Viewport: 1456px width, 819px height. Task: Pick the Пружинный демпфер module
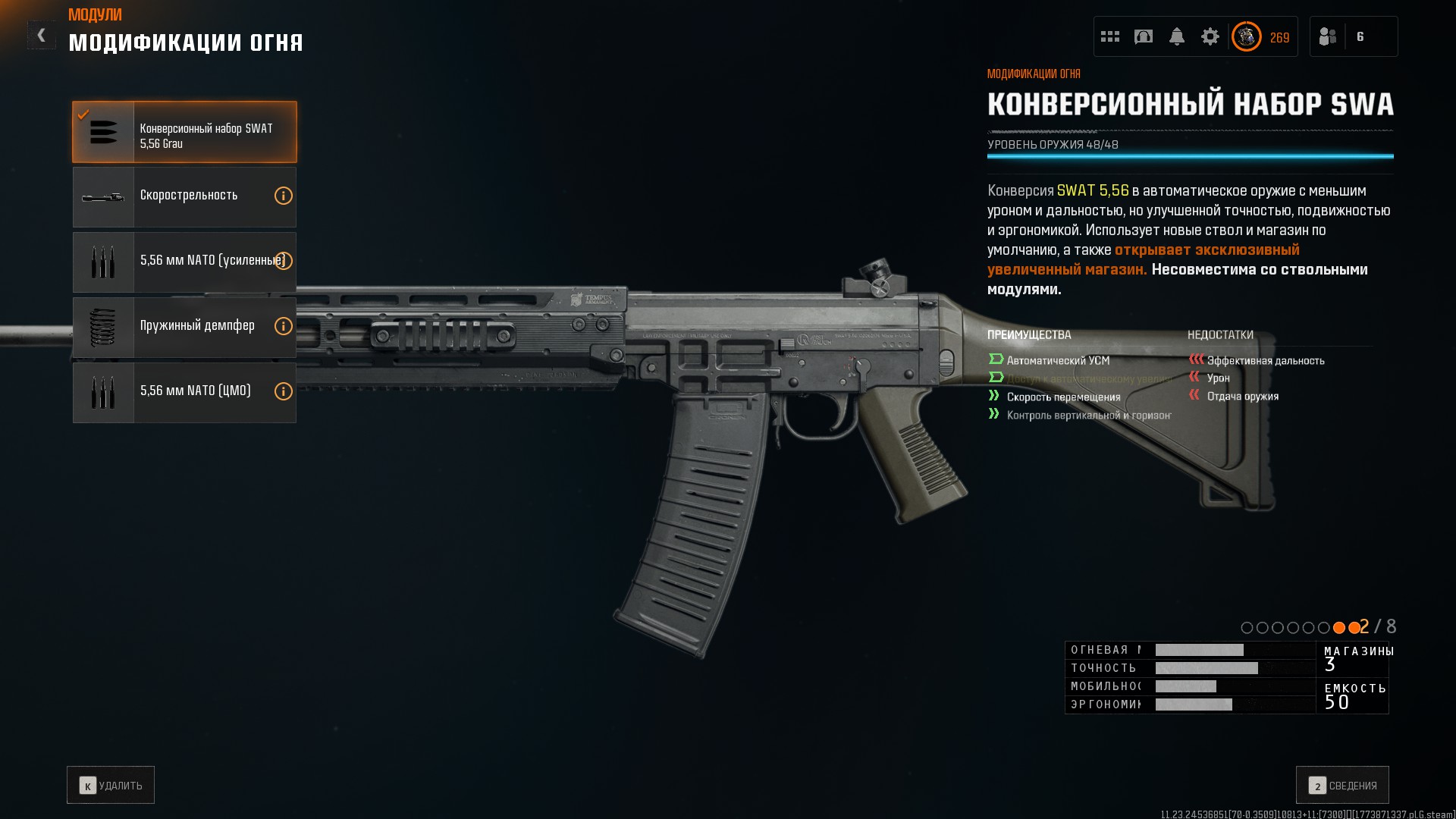(184, 327)
